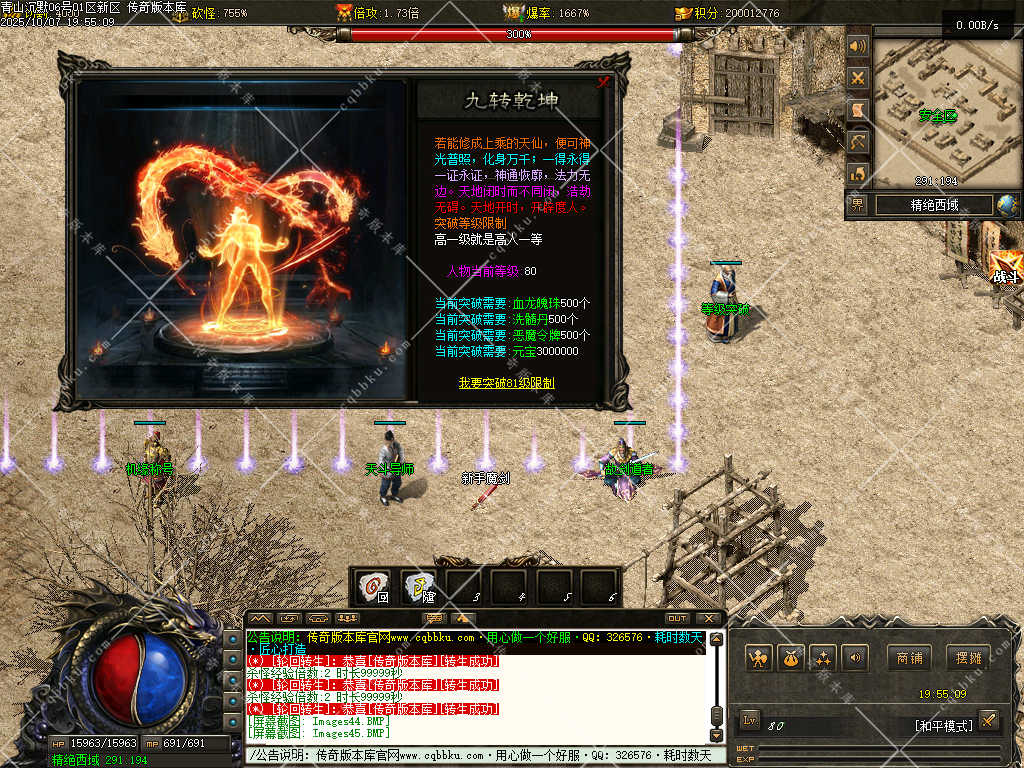The image size is (1024, 768).
Task: Use the 回 return scroll hotbar slot
Action: (x=373, y=587)
